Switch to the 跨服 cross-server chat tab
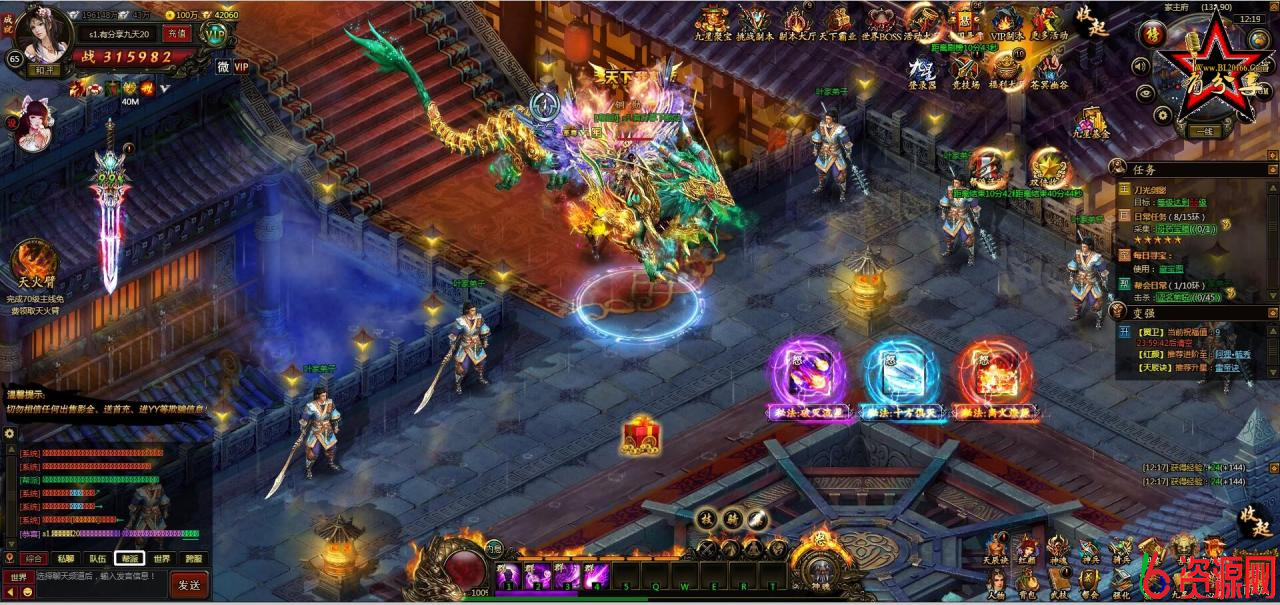Viewport: 1280px width, 605px height. (x=194, y=559)
